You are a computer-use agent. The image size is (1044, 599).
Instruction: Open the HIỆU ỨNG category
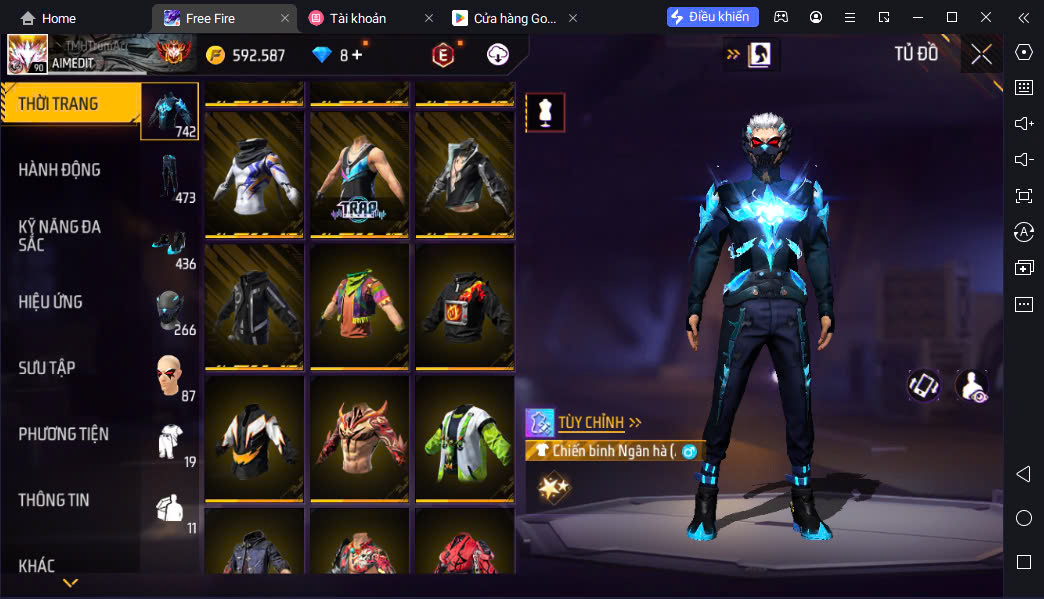[x=51, y=302]
